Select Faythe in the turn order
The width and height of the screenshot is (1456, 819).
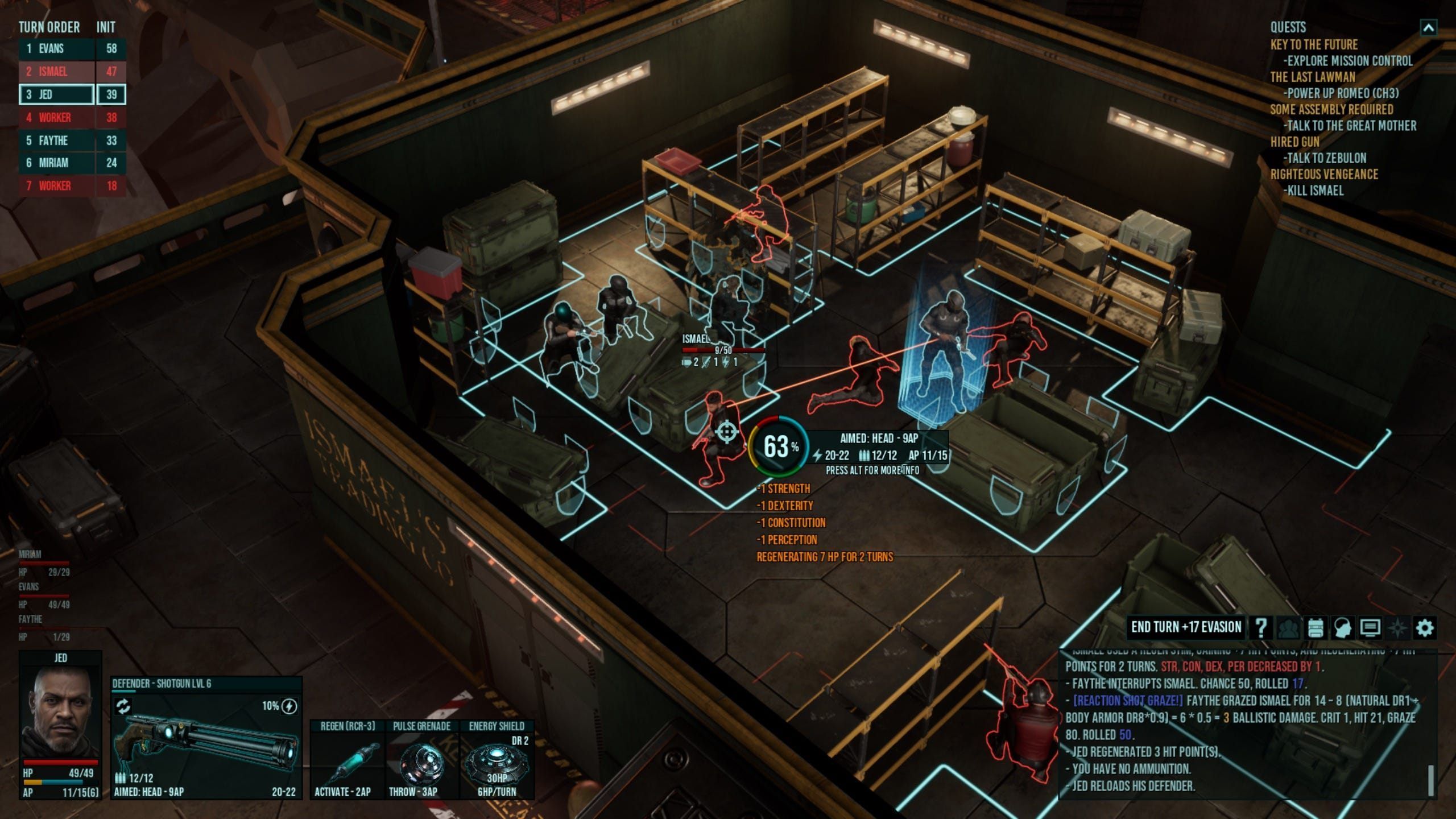pyautogui.click(x=57, y=140)
